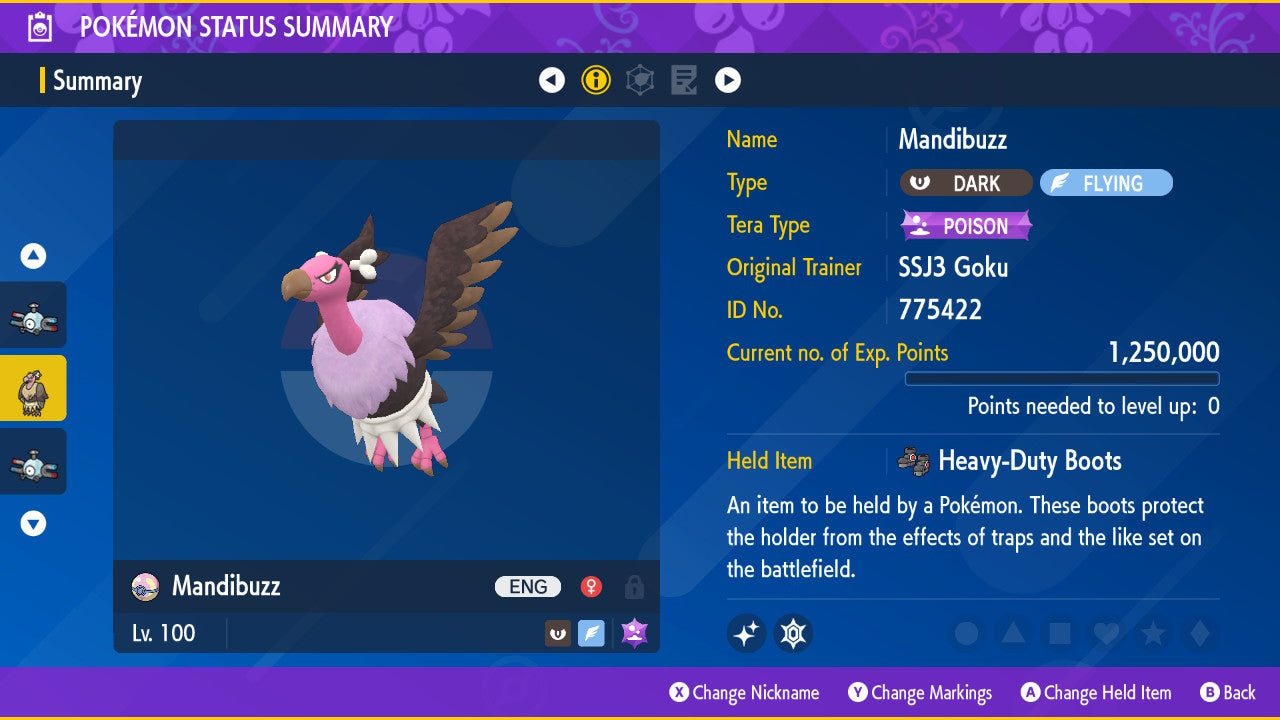Screen dimensions: 1280x720
Task: Toggle the star marking
Action: (x=1152, y=633)
